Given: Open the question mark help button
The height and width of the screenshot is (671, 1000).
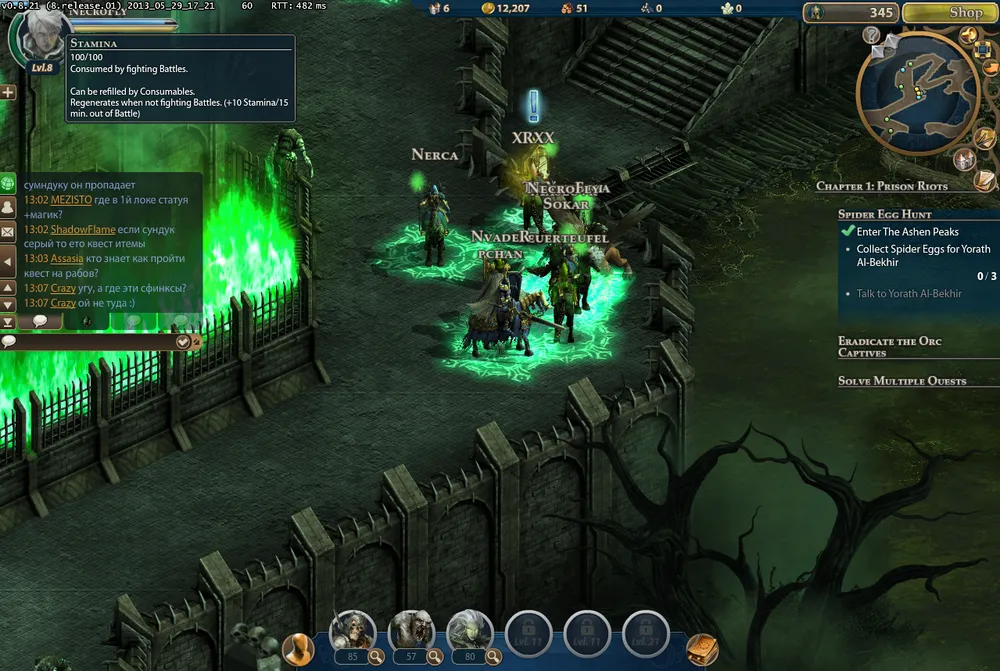Looking at the screenshot, I should pos(871,36).
